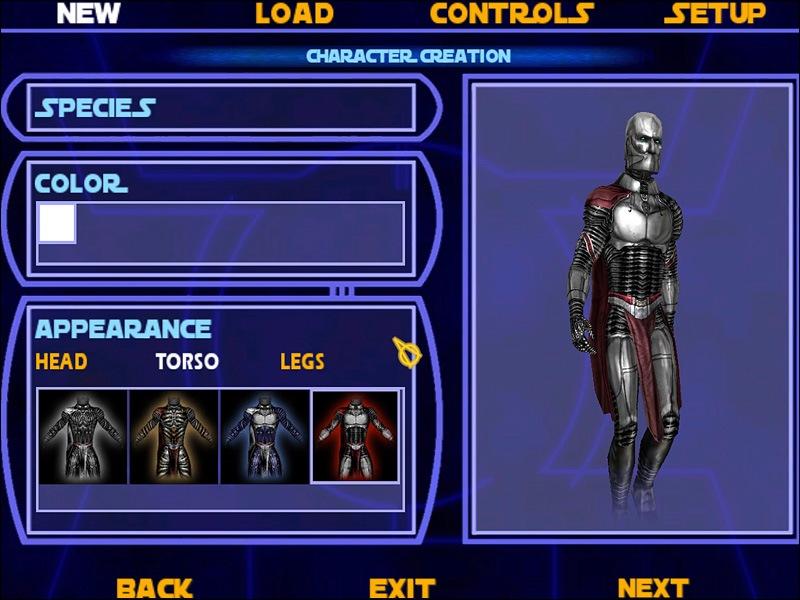
Task: Choose the black-and-white torso thumbnail
Action: pyautogui.click(x=83, y=436)
